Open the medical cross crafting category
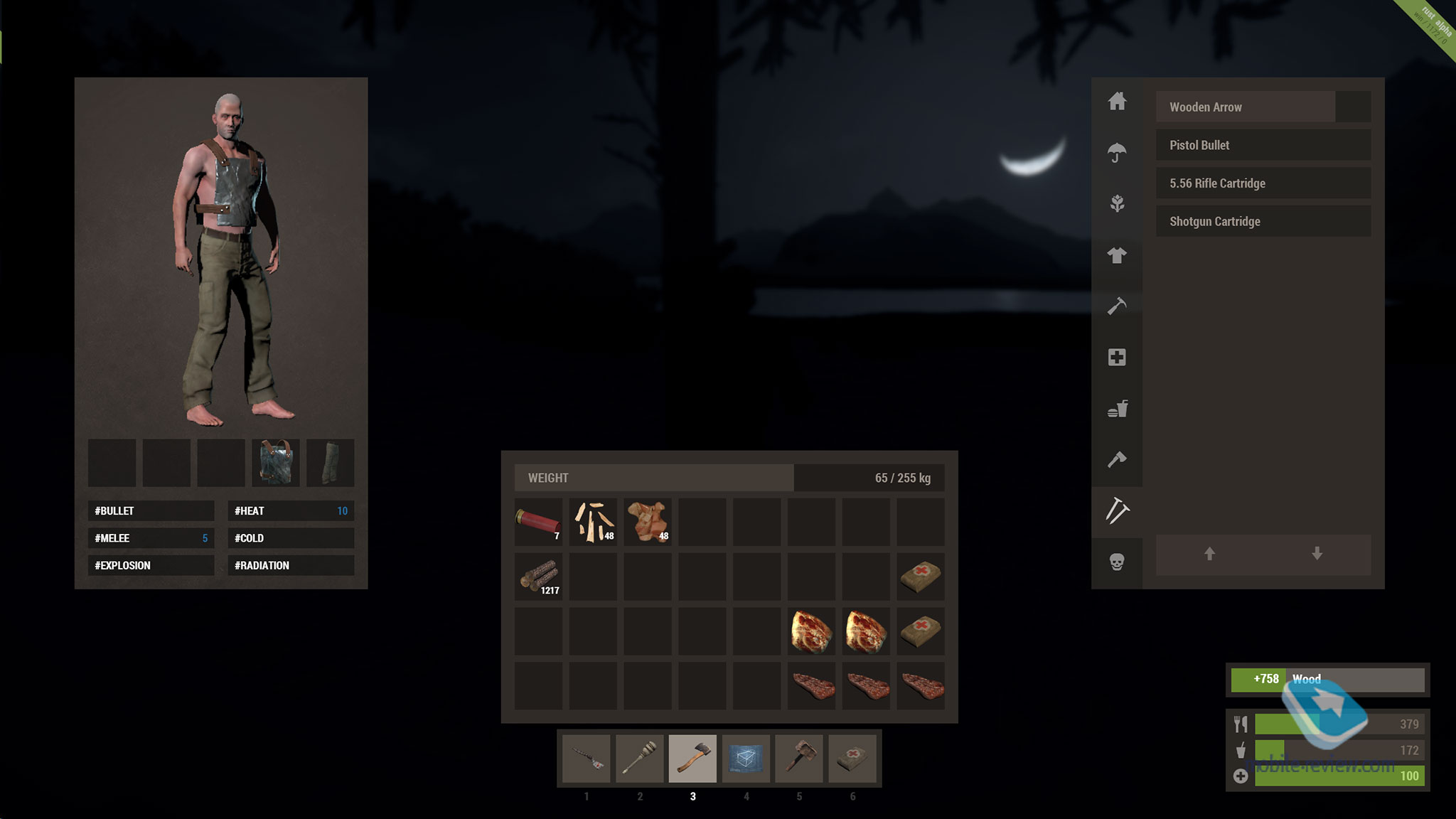Screen dimensions: 1456x819 click(1117, 358)
